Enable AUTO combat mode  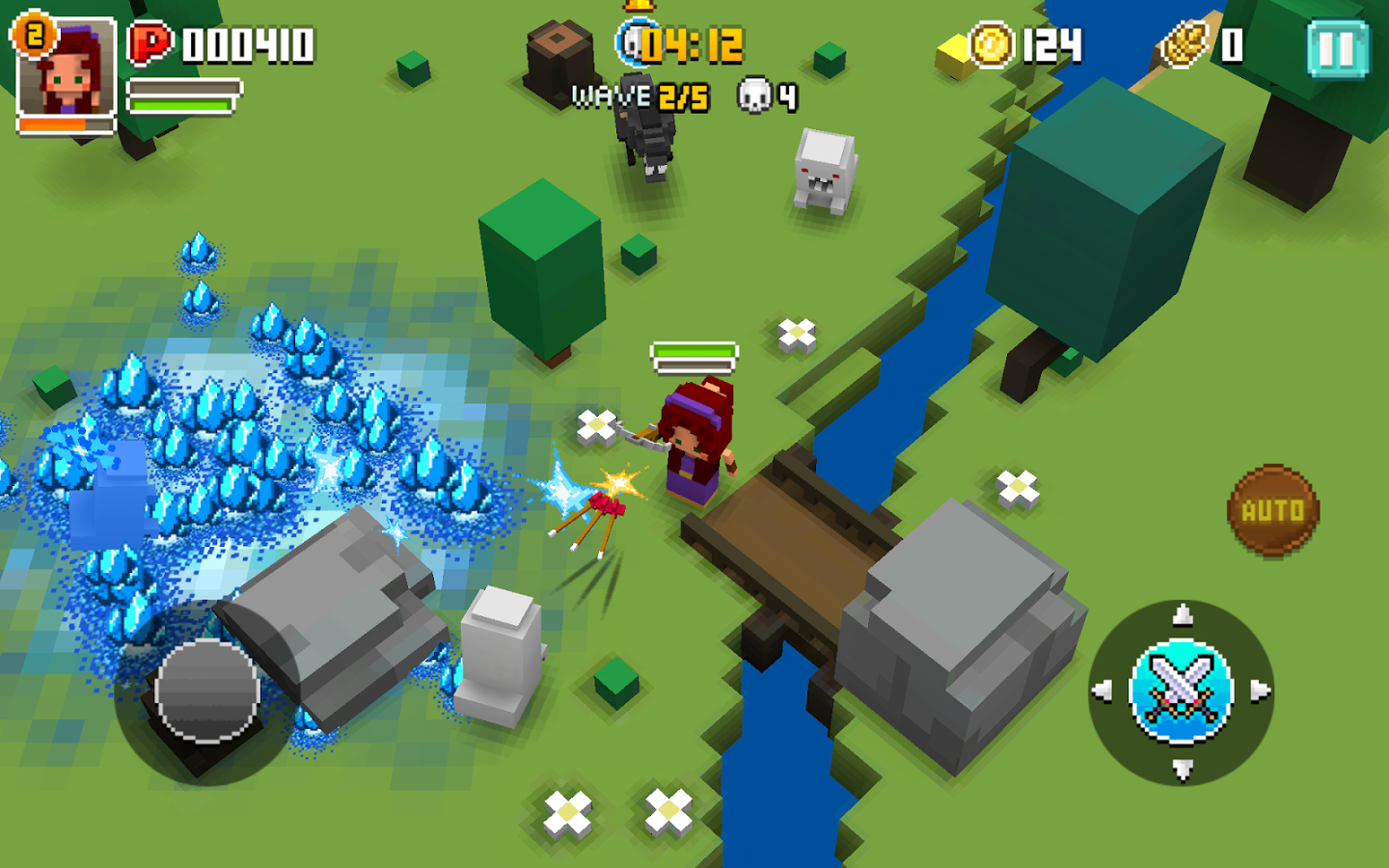(1271, 509)
